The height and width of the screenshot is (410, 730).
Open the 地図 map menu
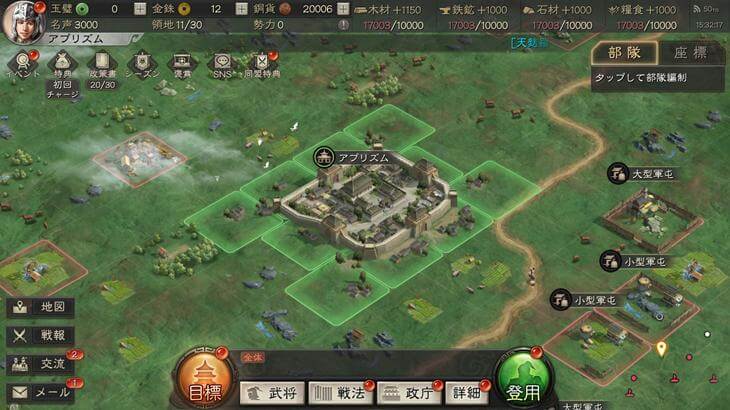click(x=42, y=307)
